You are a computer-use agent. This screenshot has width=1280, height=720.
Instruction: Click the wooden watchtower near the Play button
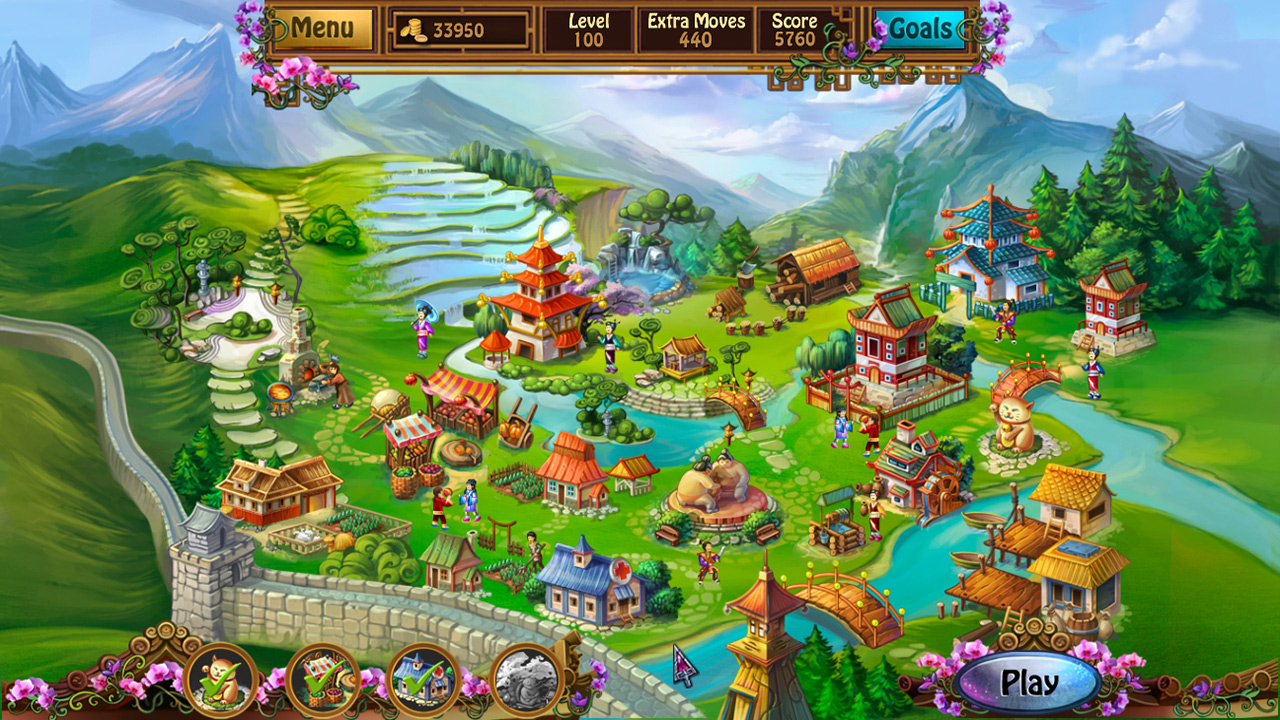(760, 640)
